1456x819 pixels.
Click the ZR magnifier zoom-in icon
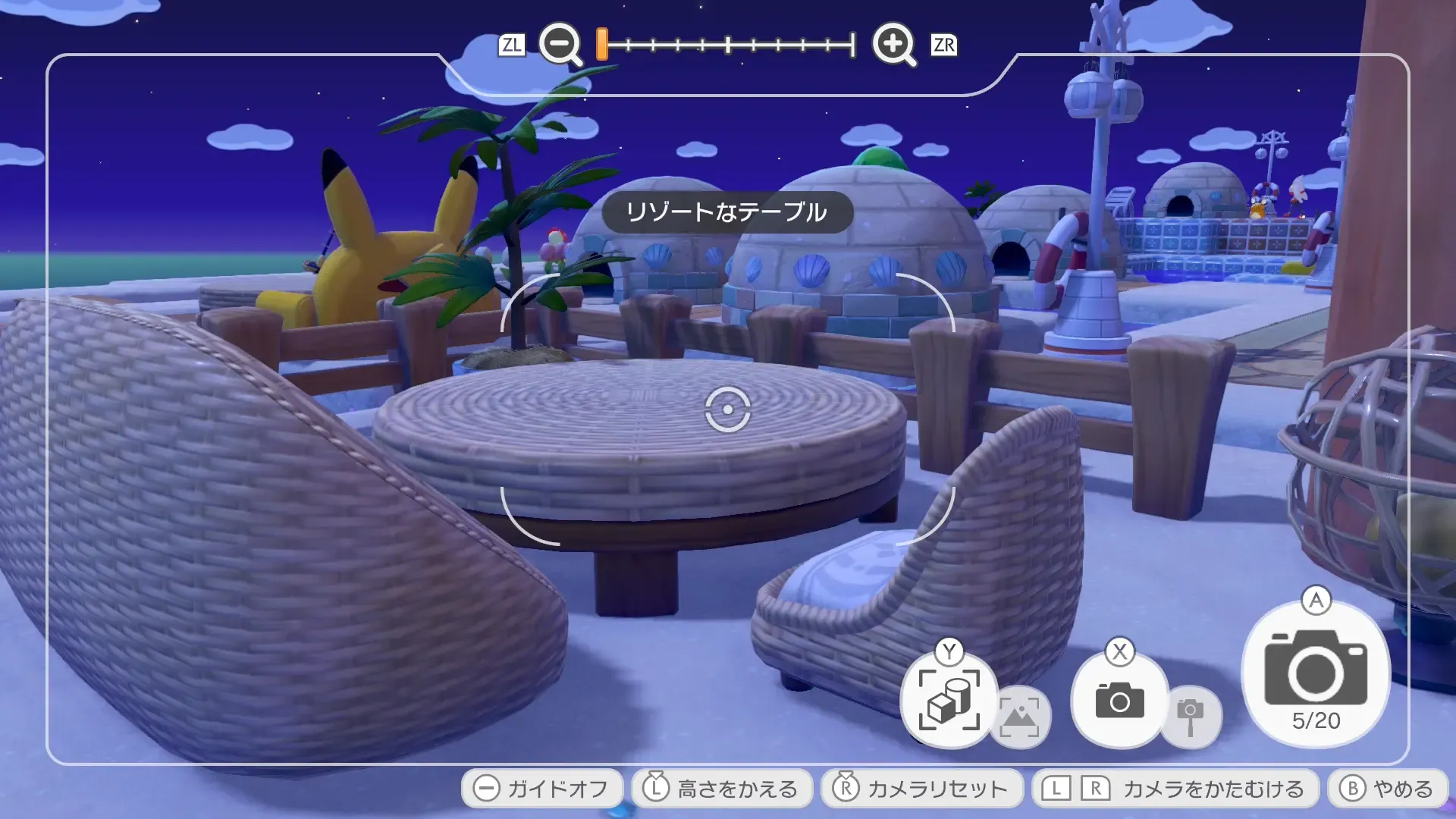coord(895,45)
